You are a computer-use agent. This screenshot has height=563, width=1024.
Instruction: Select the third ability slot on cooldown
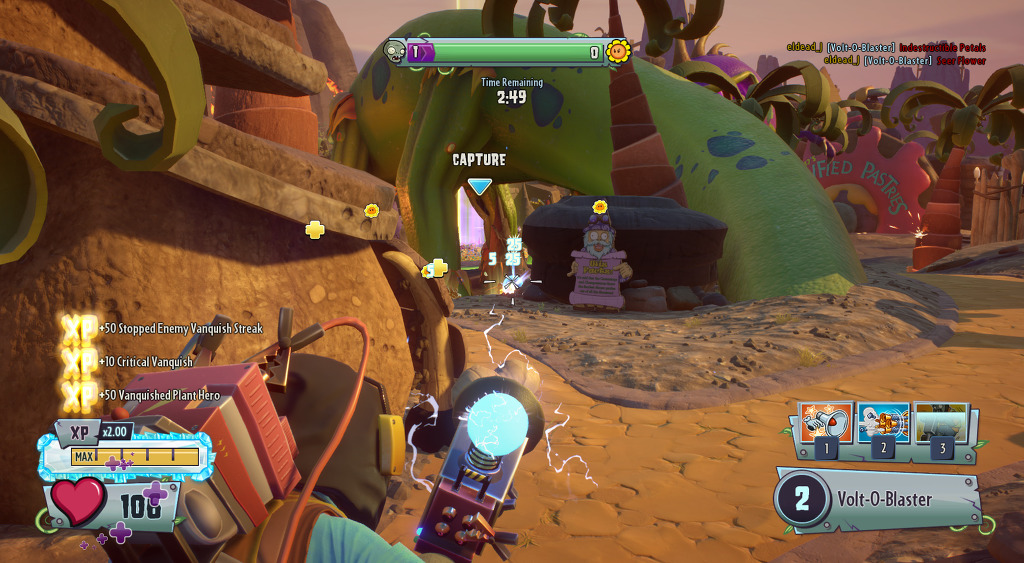[941, 423]
